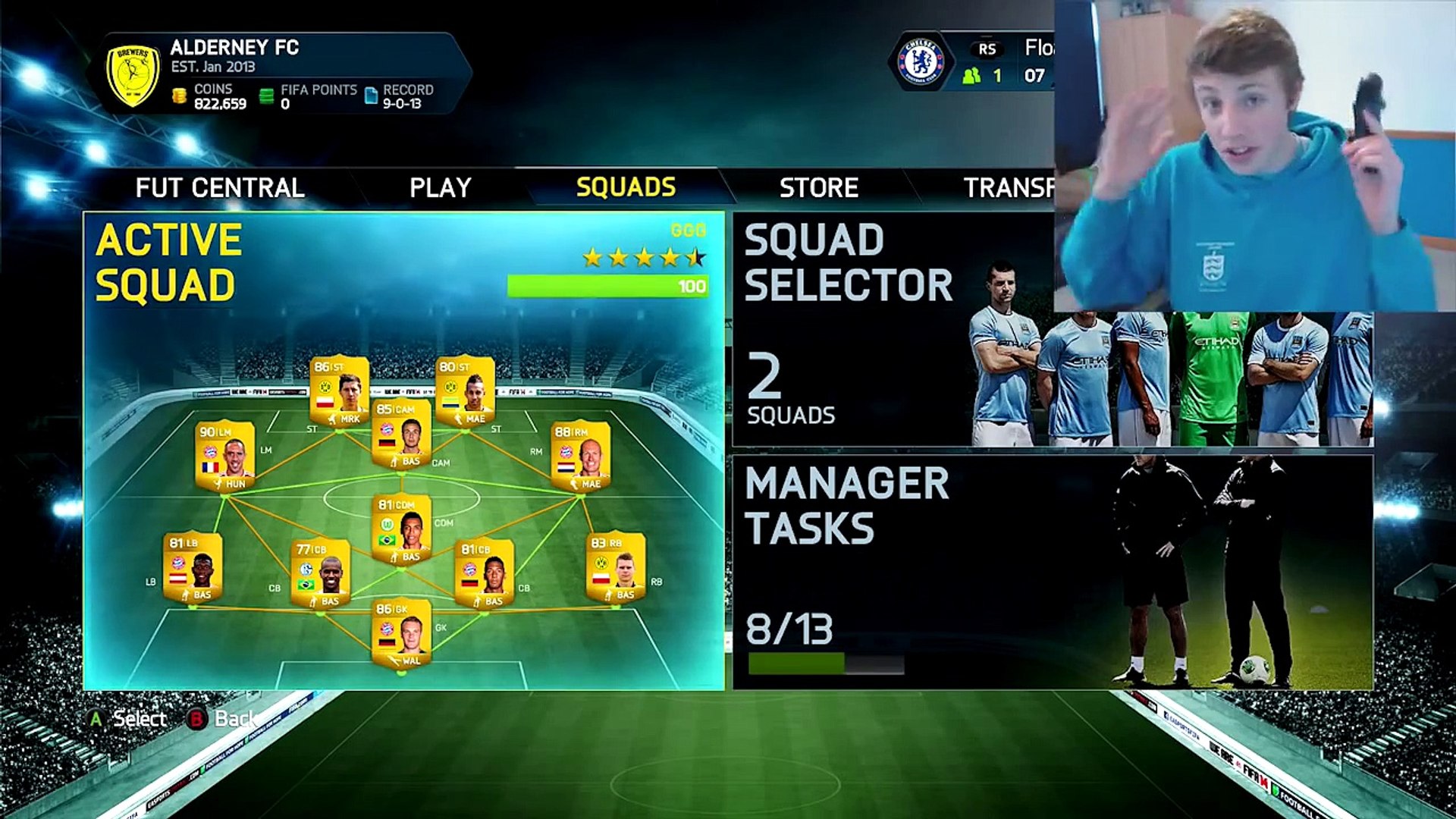1456x819 pixels.
Task: Switch to the FUT Central tab
Action: [220, 187]
